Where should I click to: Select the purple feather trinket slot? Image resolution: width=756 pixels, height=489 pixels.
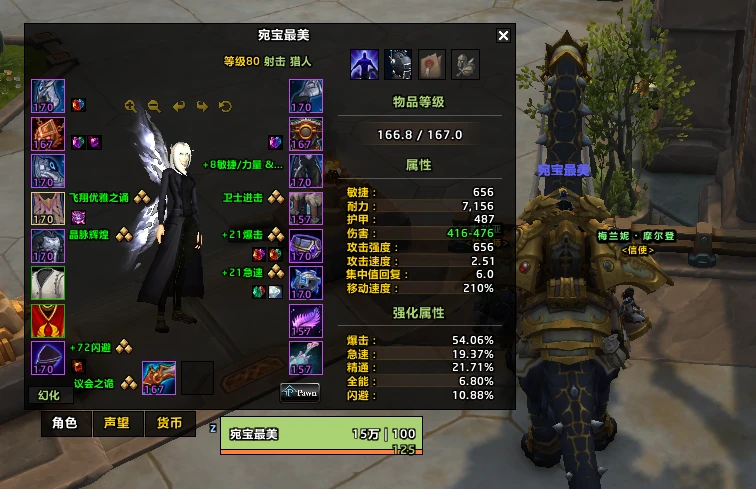[x=306, y=321]
